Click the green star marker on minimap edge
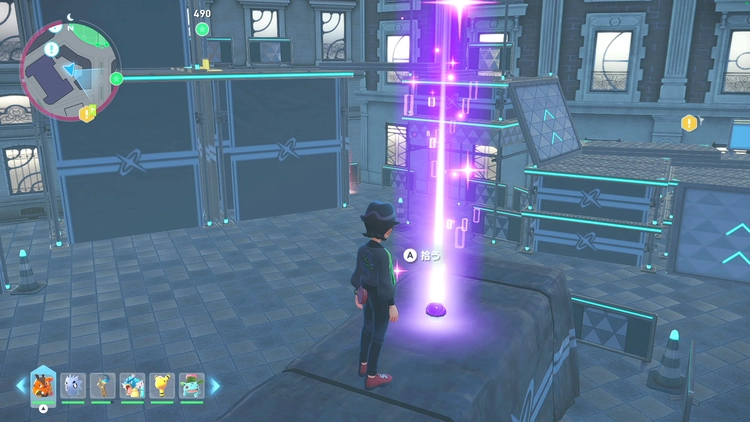The height and width of the screenshot is (422, 750). [x=116, y=78]
